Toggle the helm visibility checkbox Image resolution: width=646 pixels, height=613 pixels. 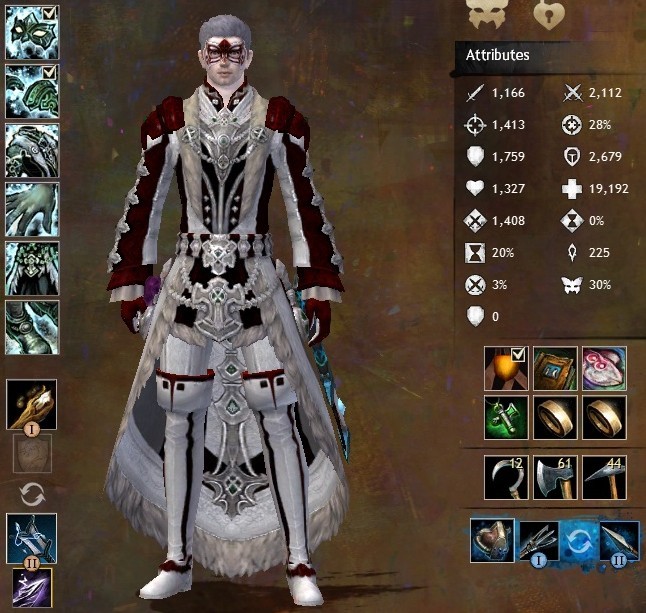click(x=50, y=13)
